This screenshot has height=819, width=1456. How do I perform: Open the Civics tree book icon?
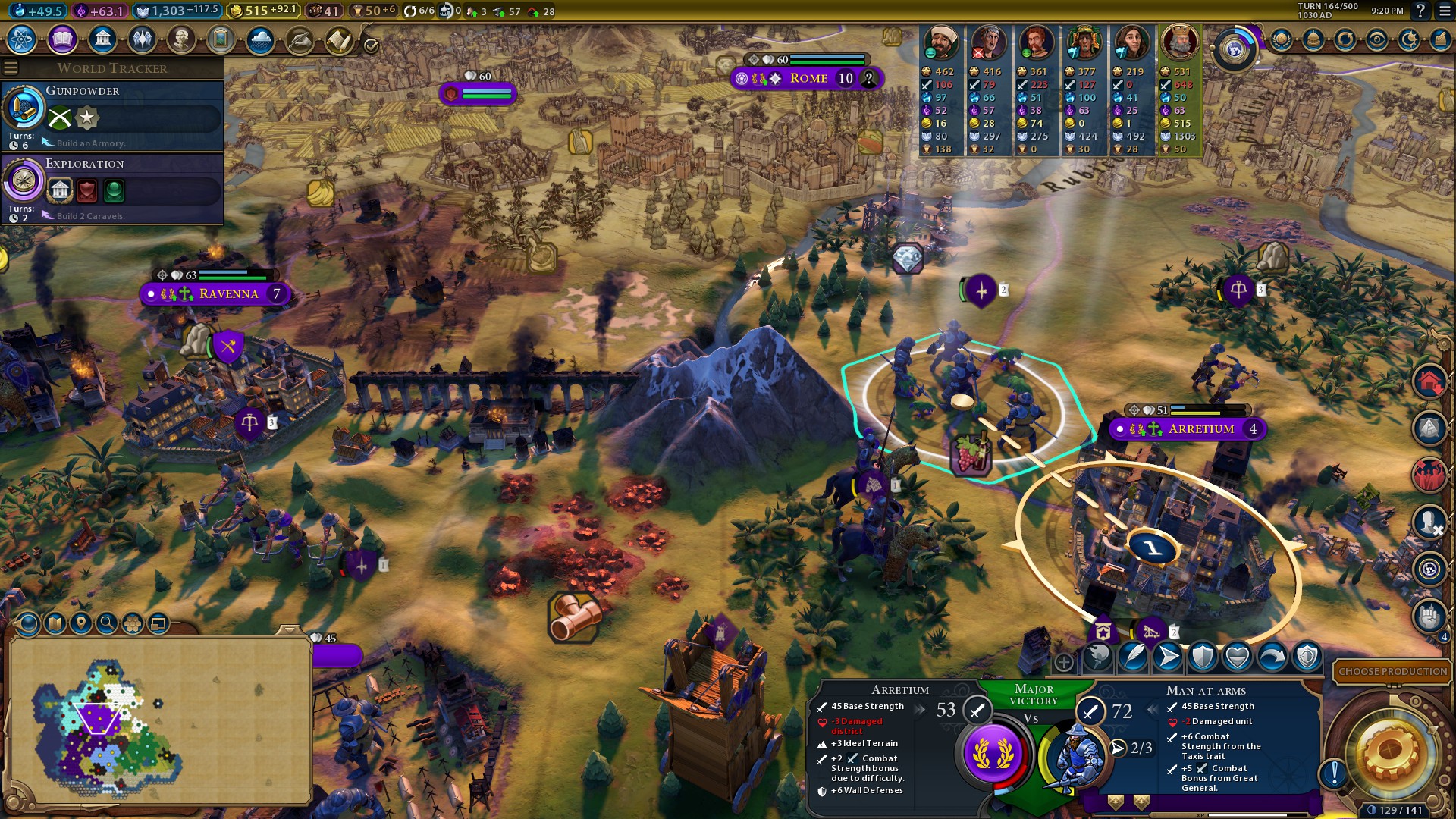click(x=62, y=39)
